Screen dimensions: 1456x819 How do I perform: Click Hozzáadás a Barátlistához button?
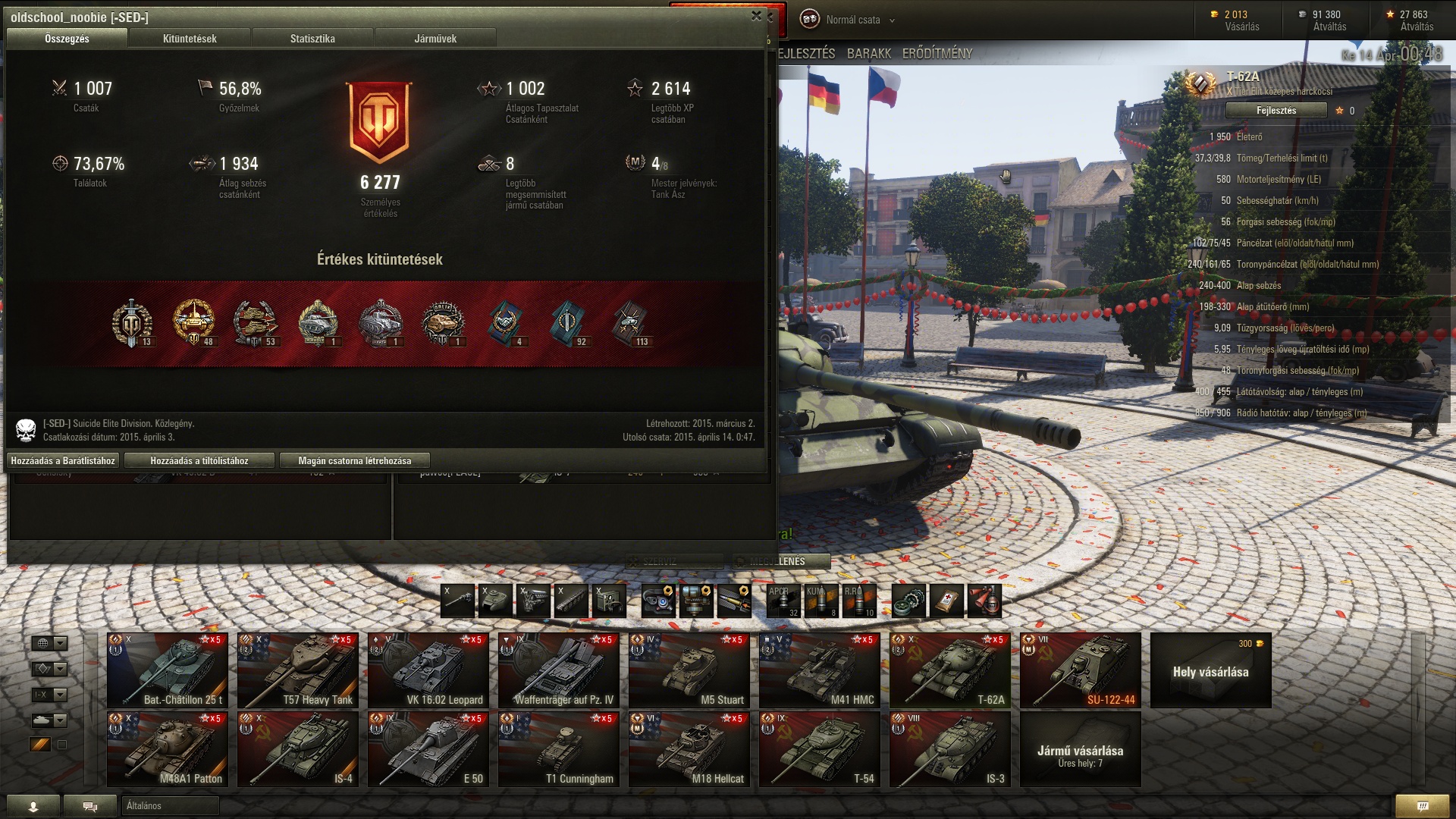point(63,460)
